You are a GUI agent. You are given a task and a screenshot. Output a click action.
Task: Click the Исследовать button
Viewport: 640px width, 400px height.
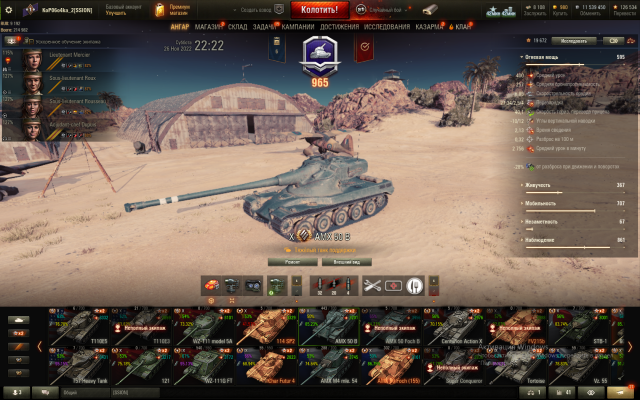(573, 41)
